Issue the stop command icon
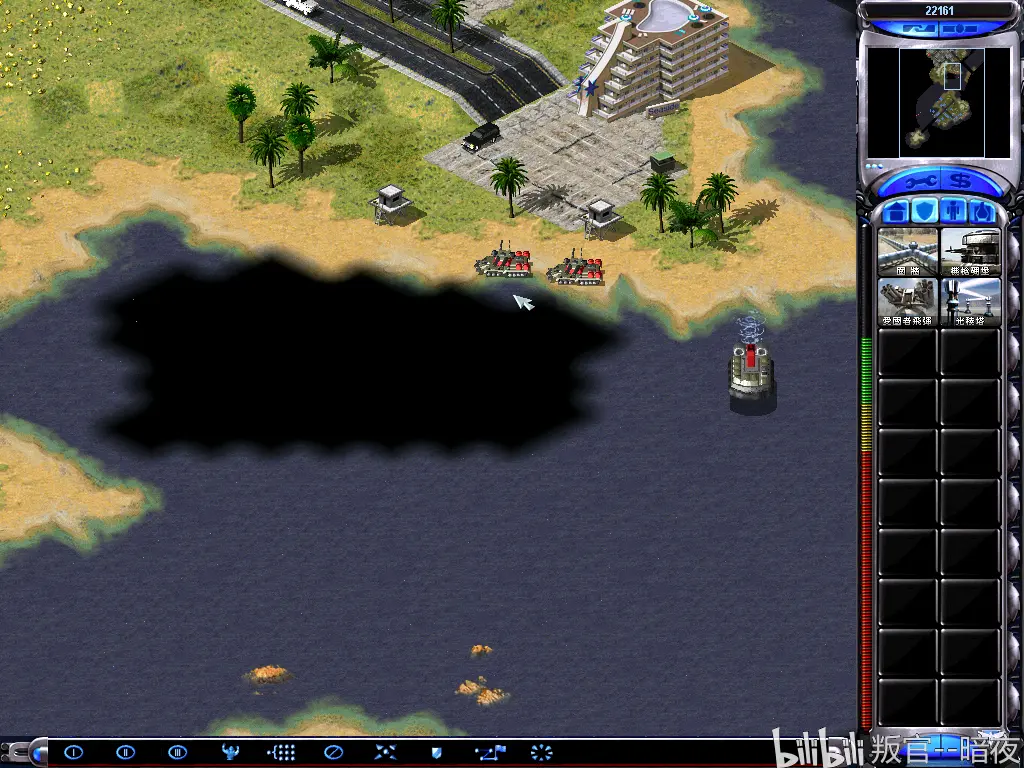The height and width of the screenshot is (768, 1024). pyautogui.click(x=334, y=752)
